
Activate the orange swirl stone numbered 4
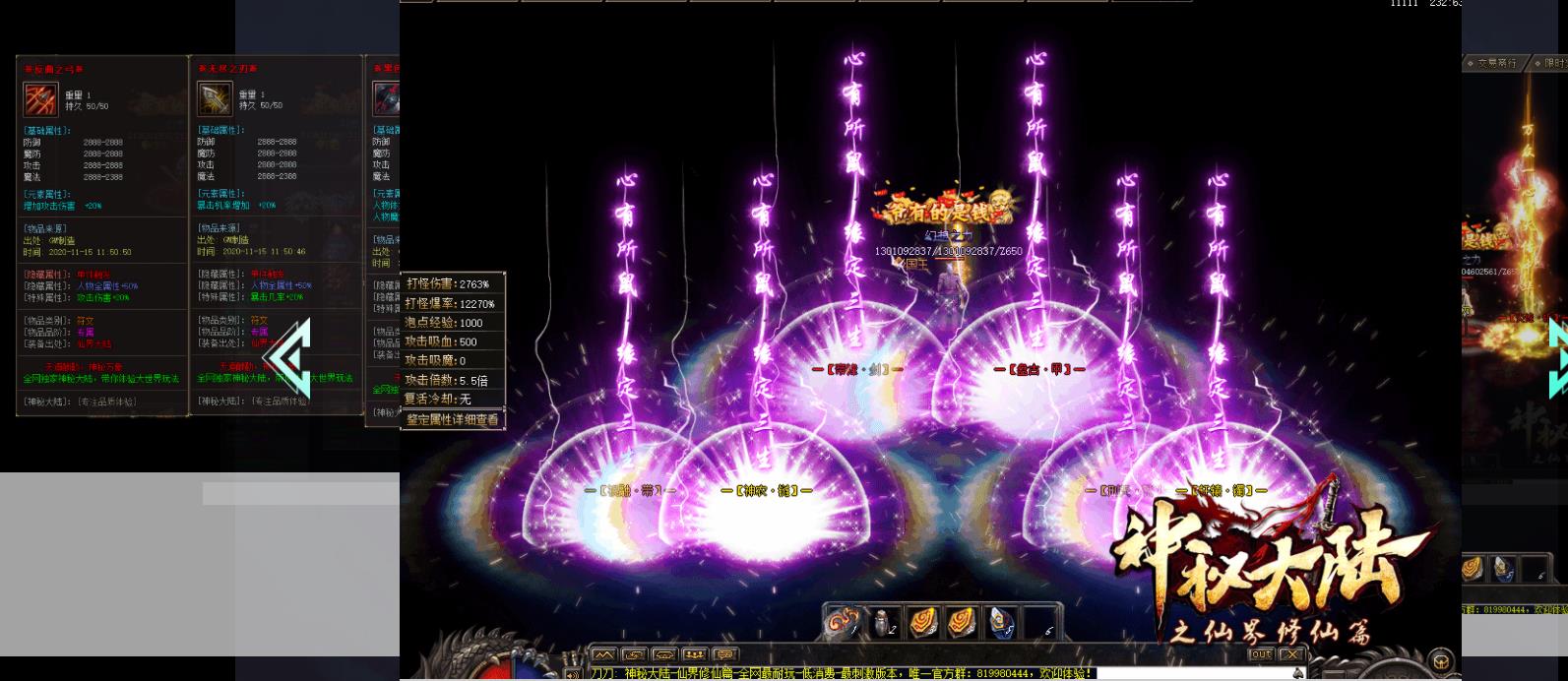tap(962, 623)
